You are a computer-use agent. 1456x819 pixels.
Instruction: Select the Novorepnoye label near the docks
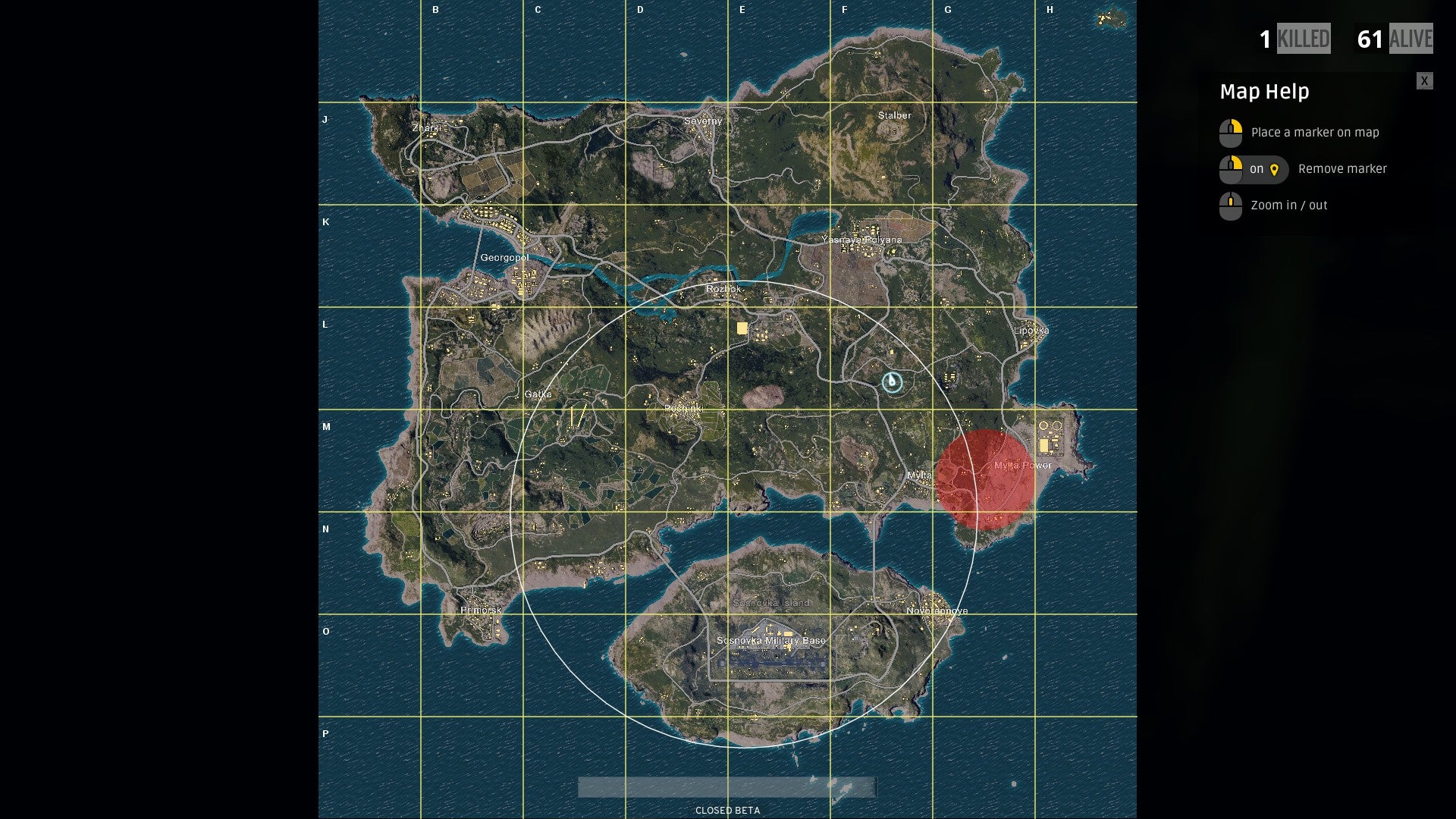(x=937, y=610)
